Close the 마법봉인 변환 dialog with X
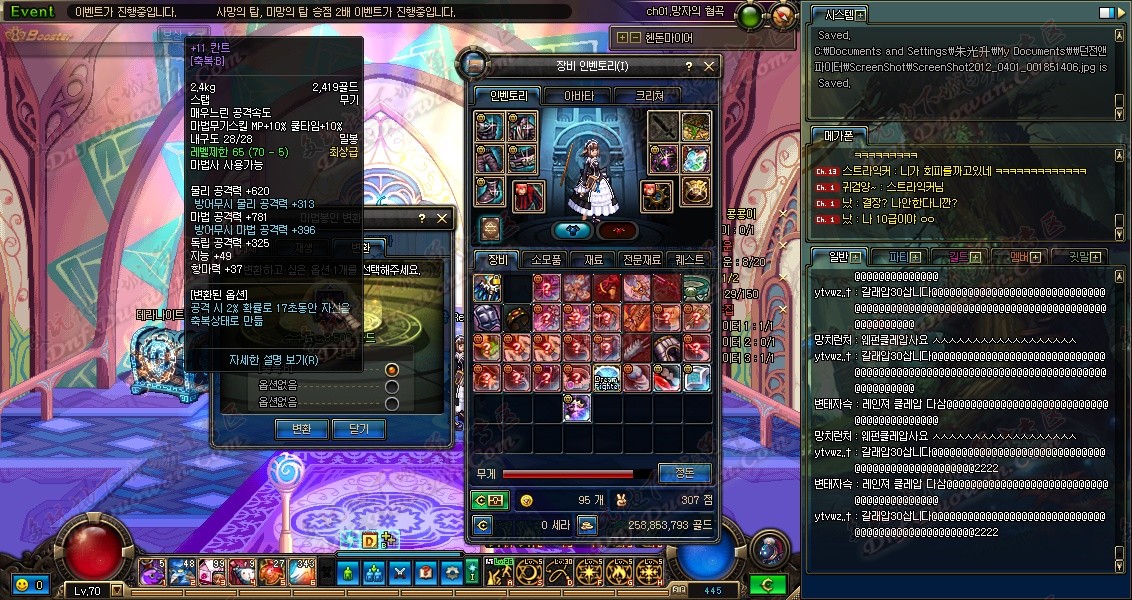 point(441,218)
